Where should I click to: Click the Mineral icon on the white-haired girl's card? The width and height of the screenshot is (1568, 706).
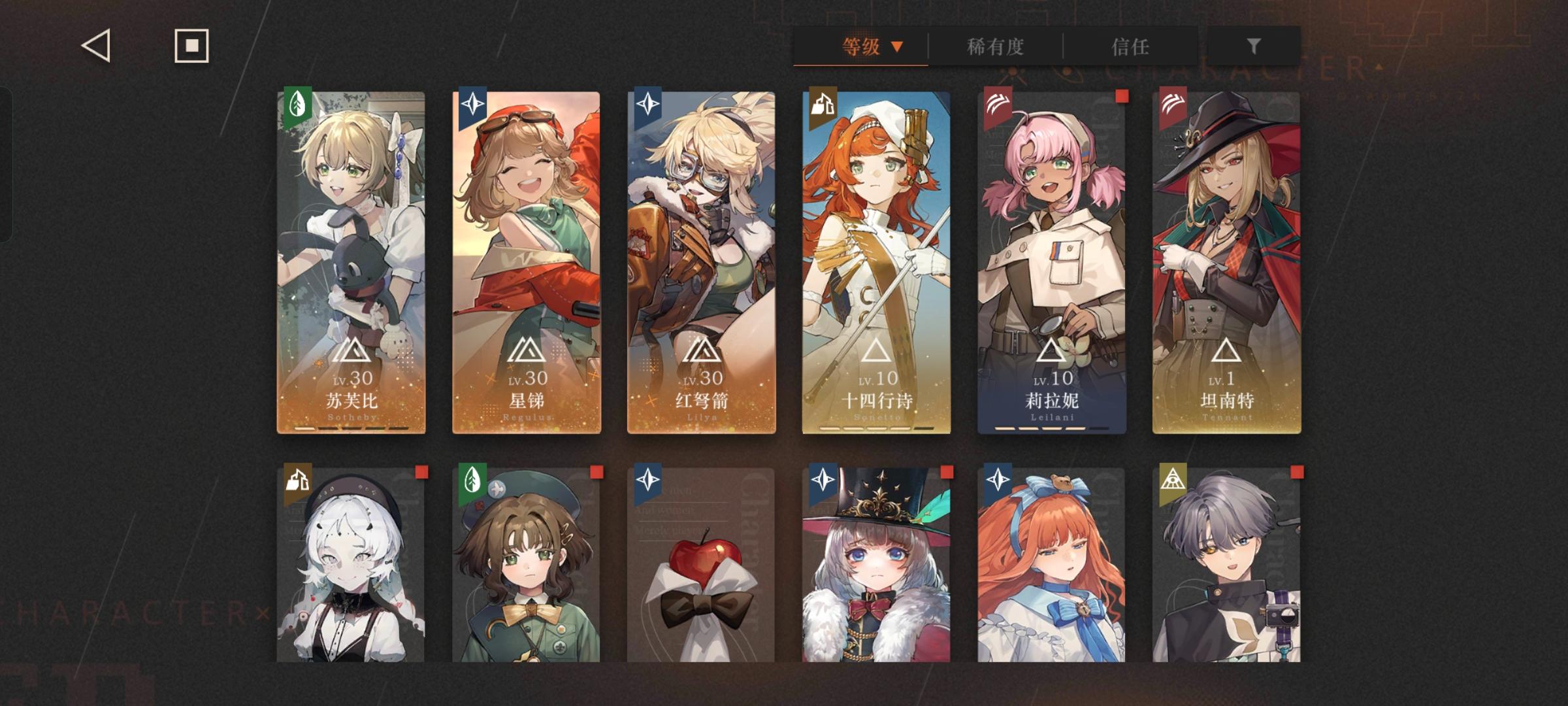click(298, 479)
